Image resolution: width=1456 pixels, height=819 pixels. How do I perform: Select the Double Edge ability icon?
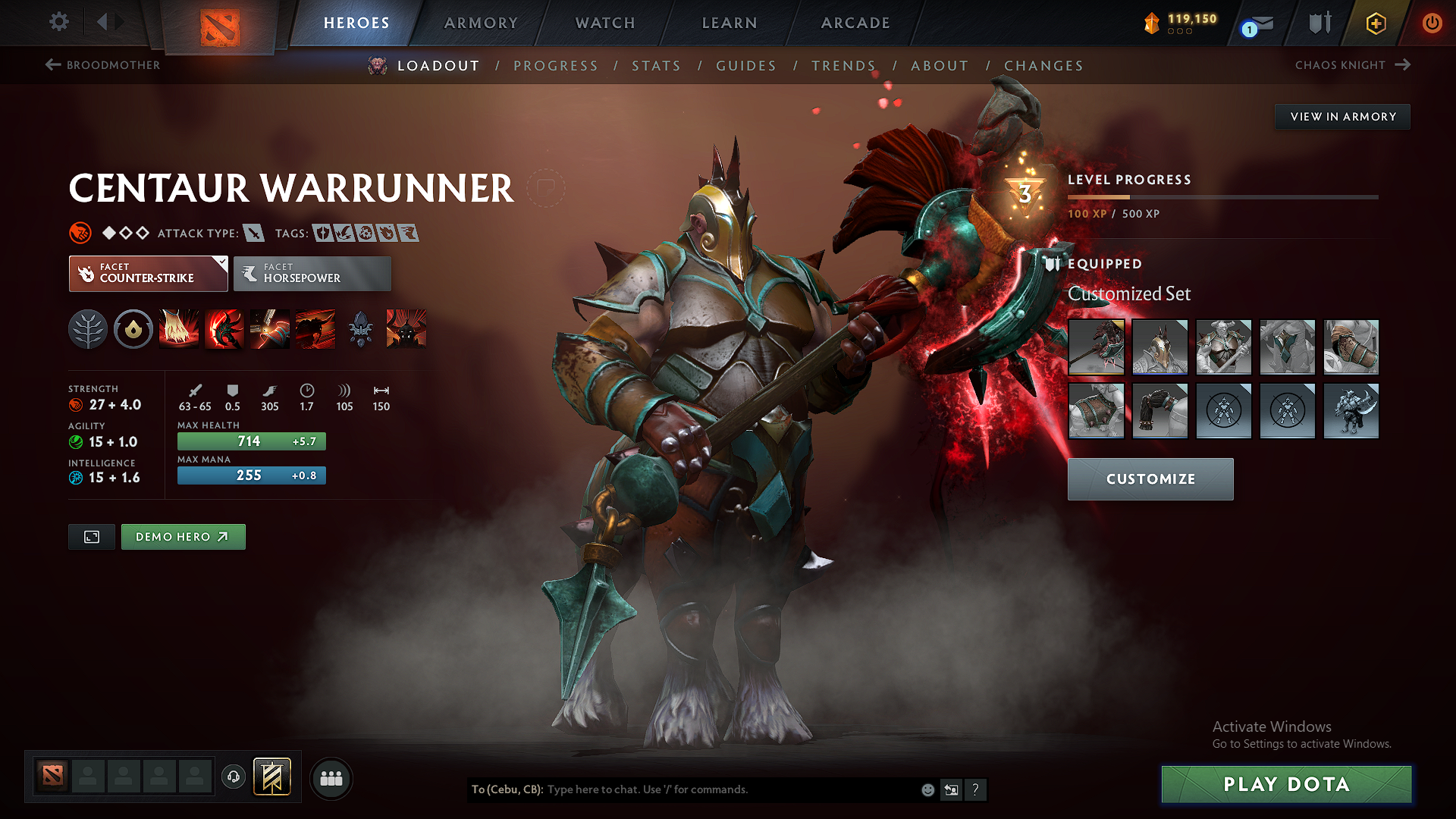(224, 329)
